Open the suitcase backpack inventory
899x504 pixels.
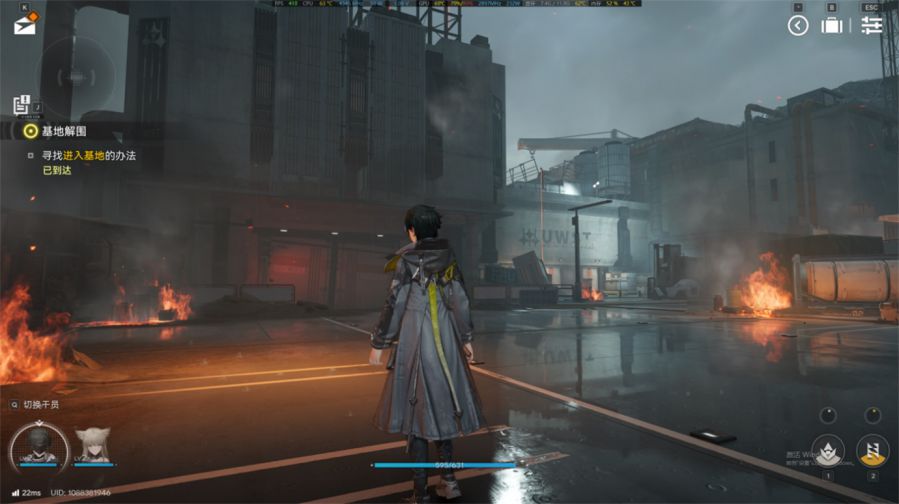point(831,26)
